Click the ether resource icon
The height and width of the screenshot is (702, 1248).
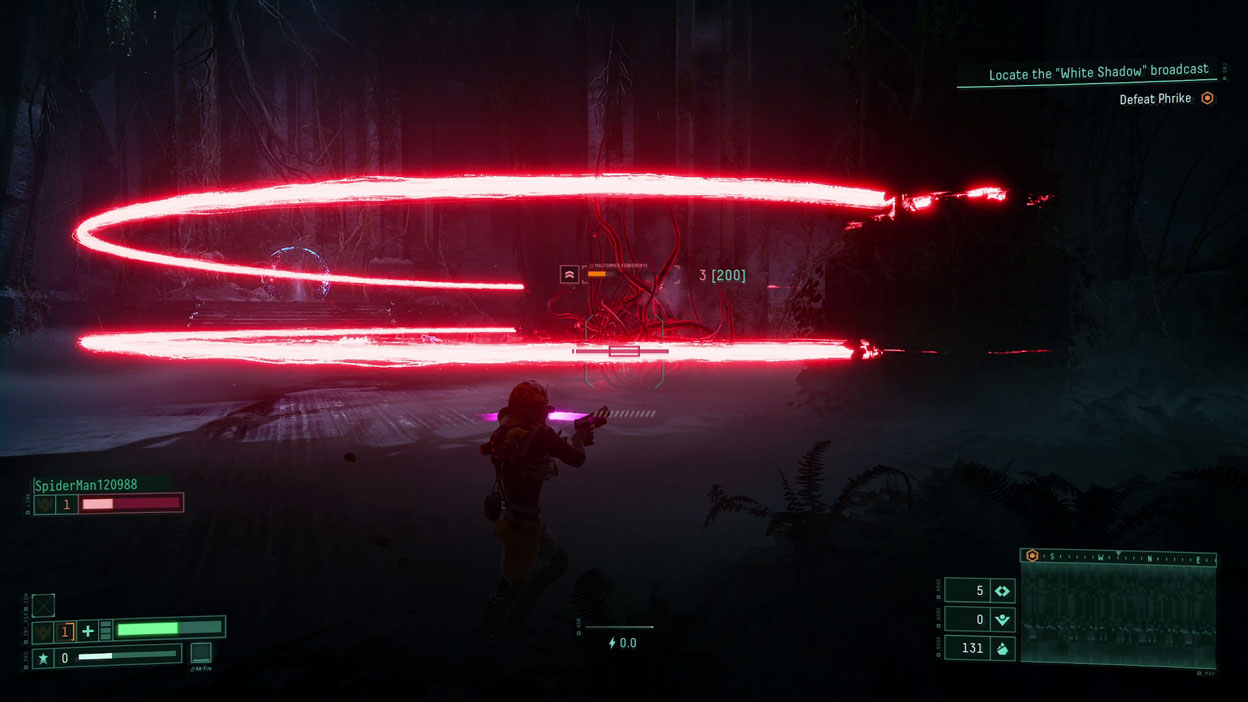tap(1002, 590)
